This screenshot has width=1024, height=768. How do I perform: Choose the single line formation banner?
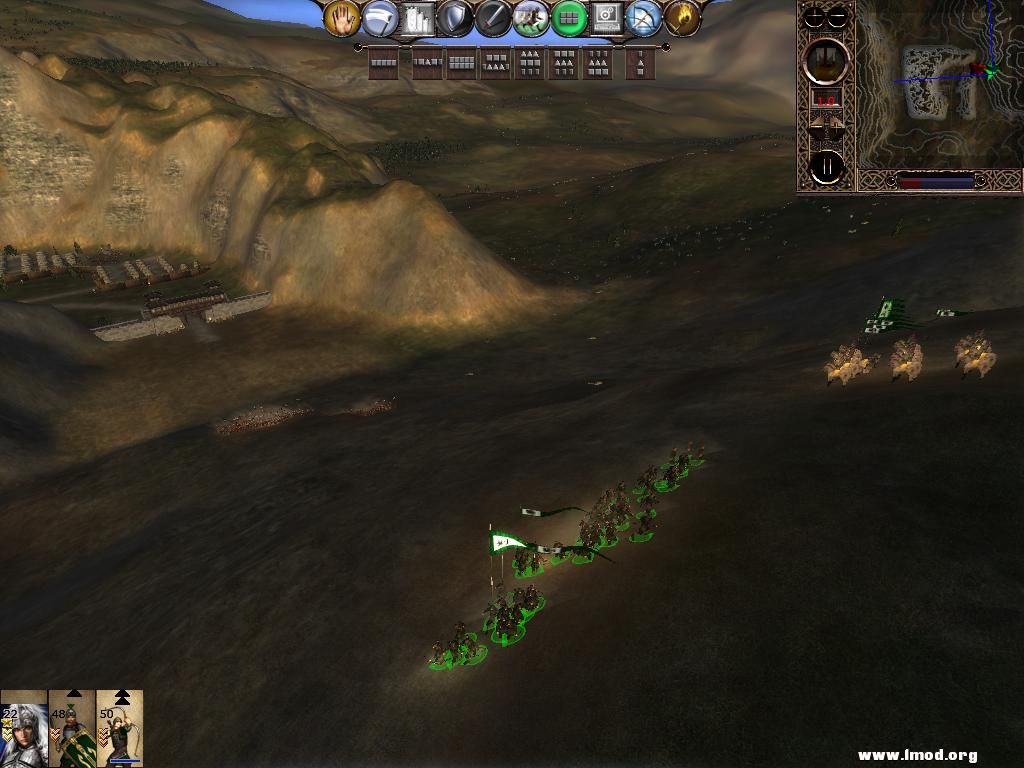383,64
